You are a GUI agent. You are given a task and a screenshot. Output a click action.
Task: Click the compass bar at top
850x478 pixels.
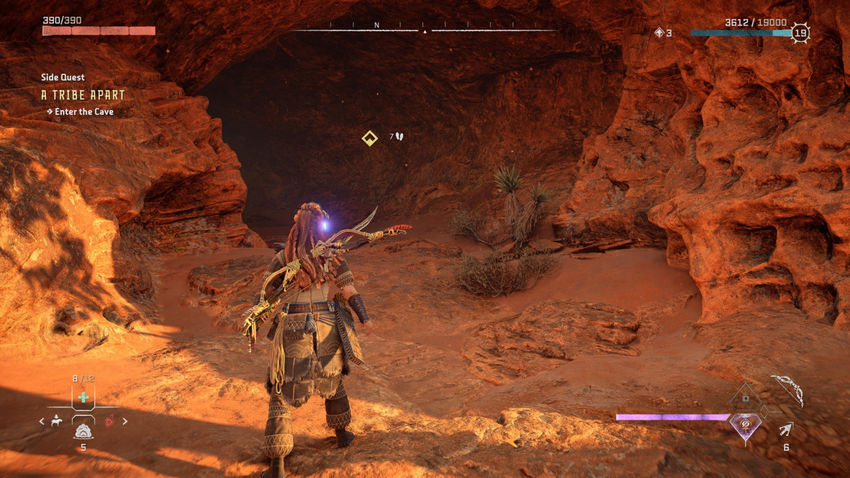point(424,28)
